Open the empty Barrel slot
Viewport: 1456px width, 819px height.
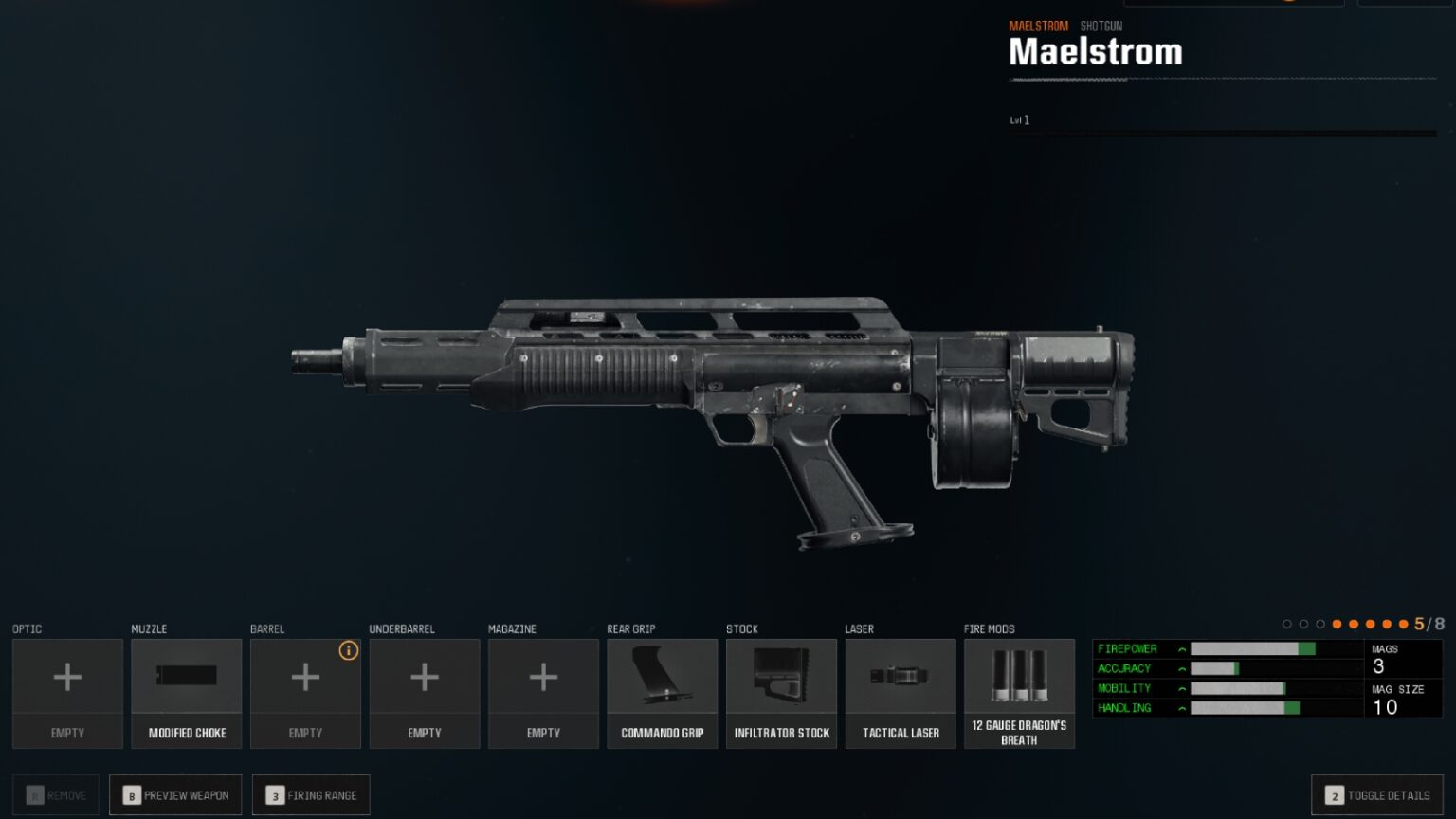tap(305, 692)
